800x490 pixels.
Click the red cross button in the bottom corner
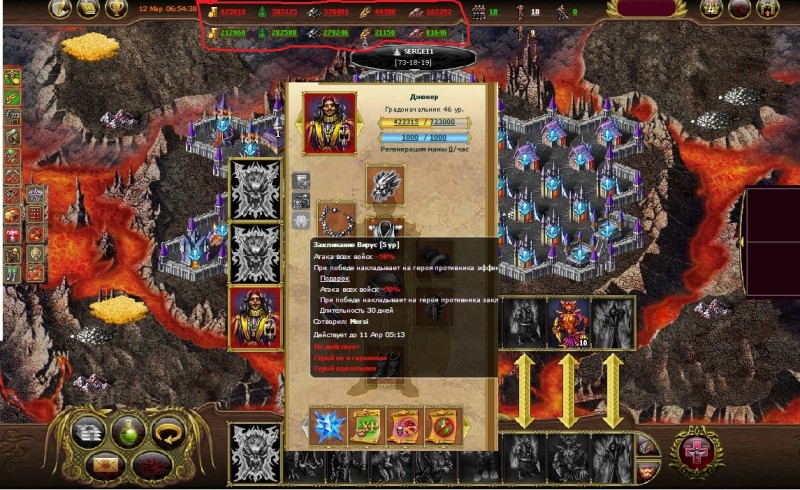pyautogui.click(x=696, y=449)
